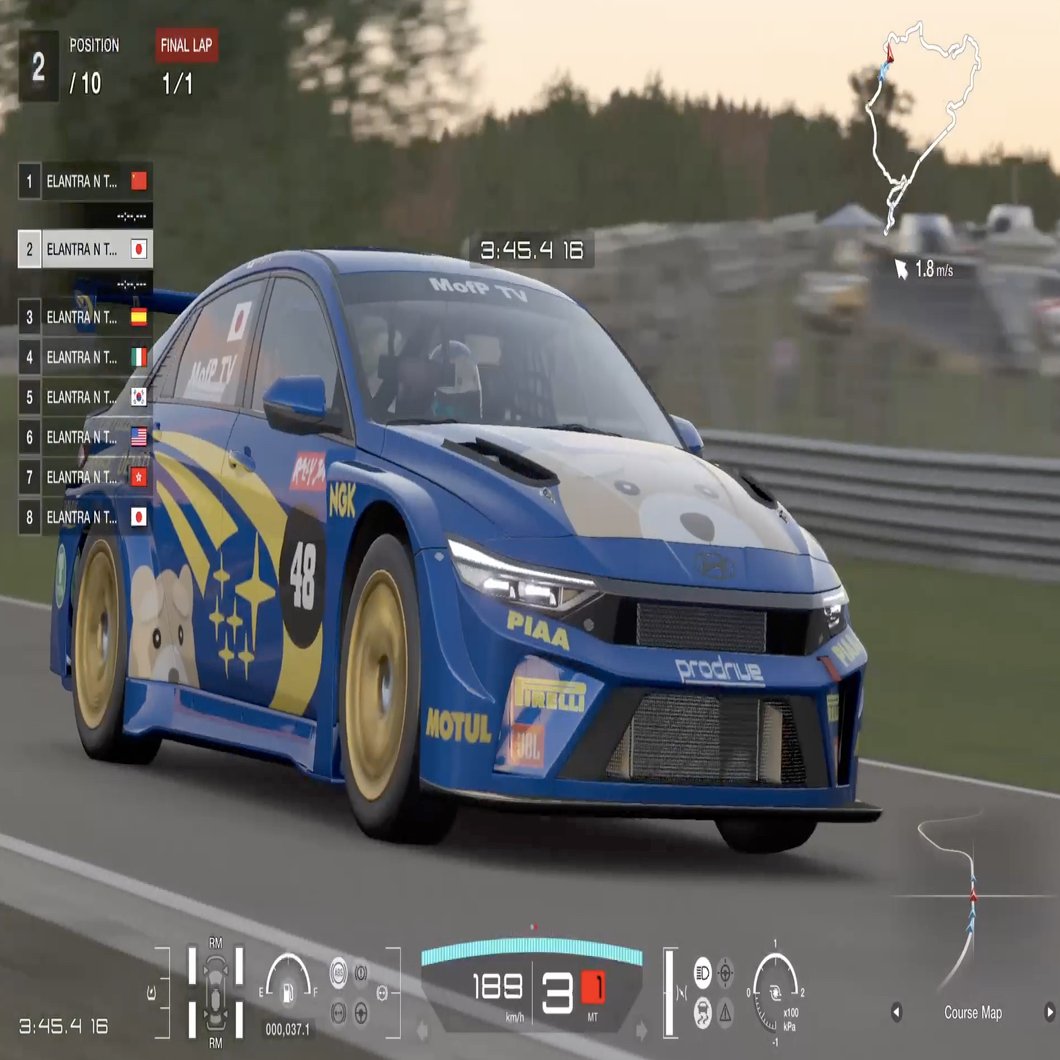Screen dimensions: 1060x1060
Task: Select the first-place Elantra leaderboard row
Action: pos(85,181)
